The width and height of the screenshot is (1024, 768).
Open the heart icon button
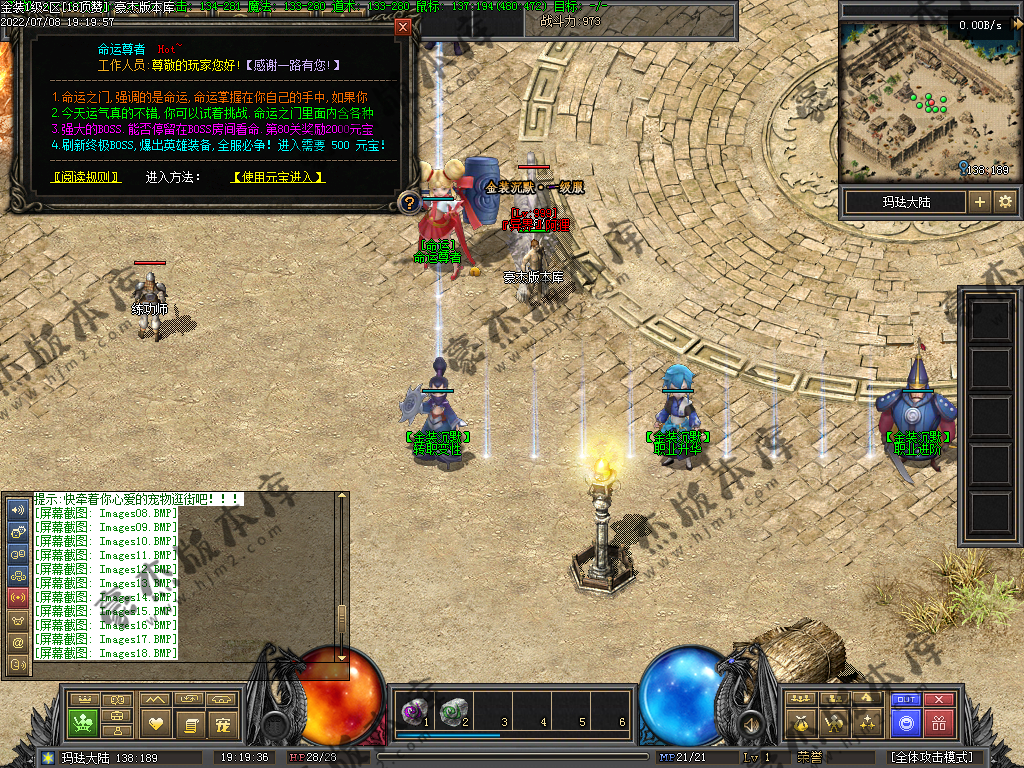coord(154,722)
